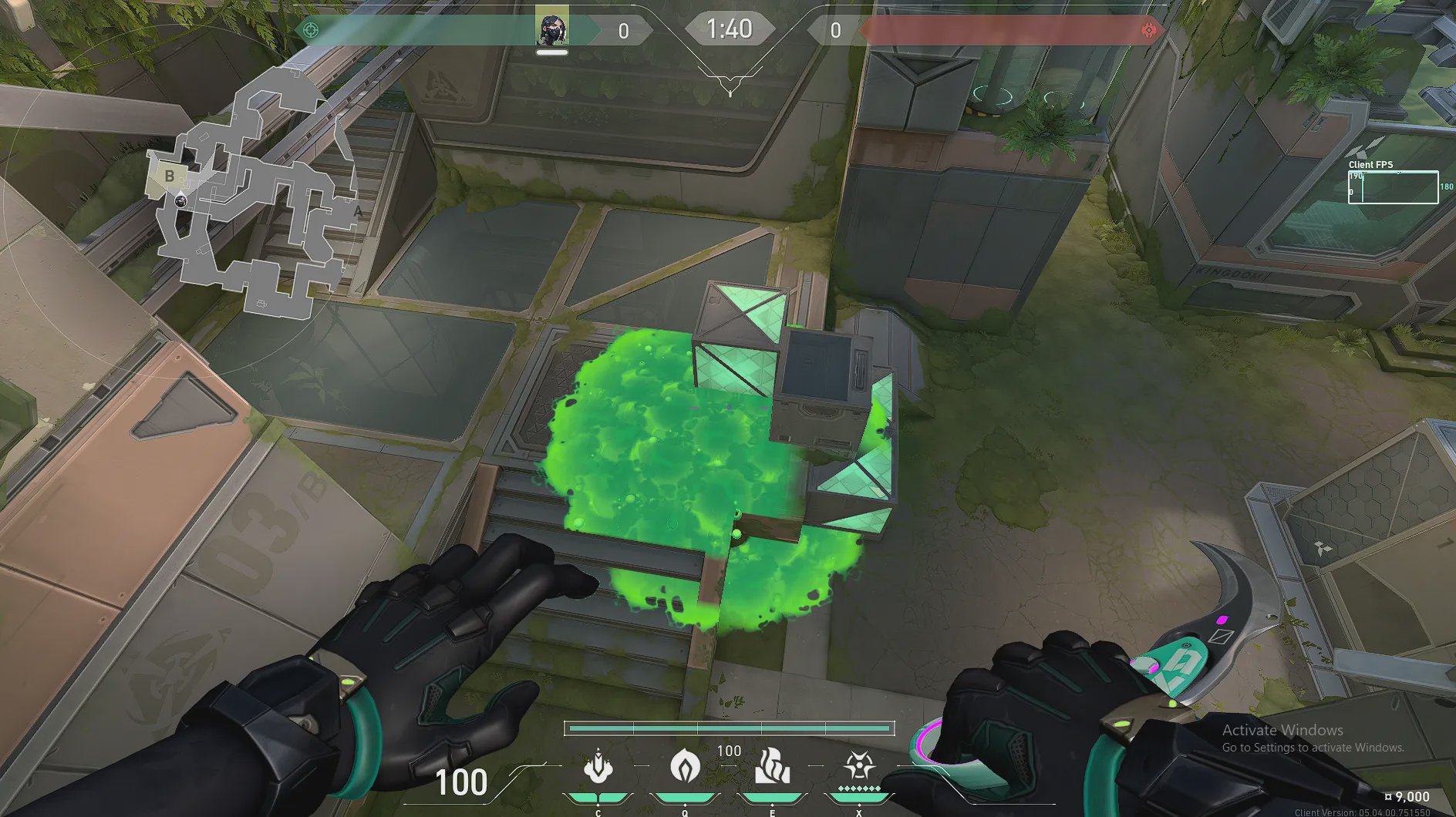This screenshot has width=1456, height=817.
Task: Choose the Toxic Screen ability icon
Action: coord(772,766)
